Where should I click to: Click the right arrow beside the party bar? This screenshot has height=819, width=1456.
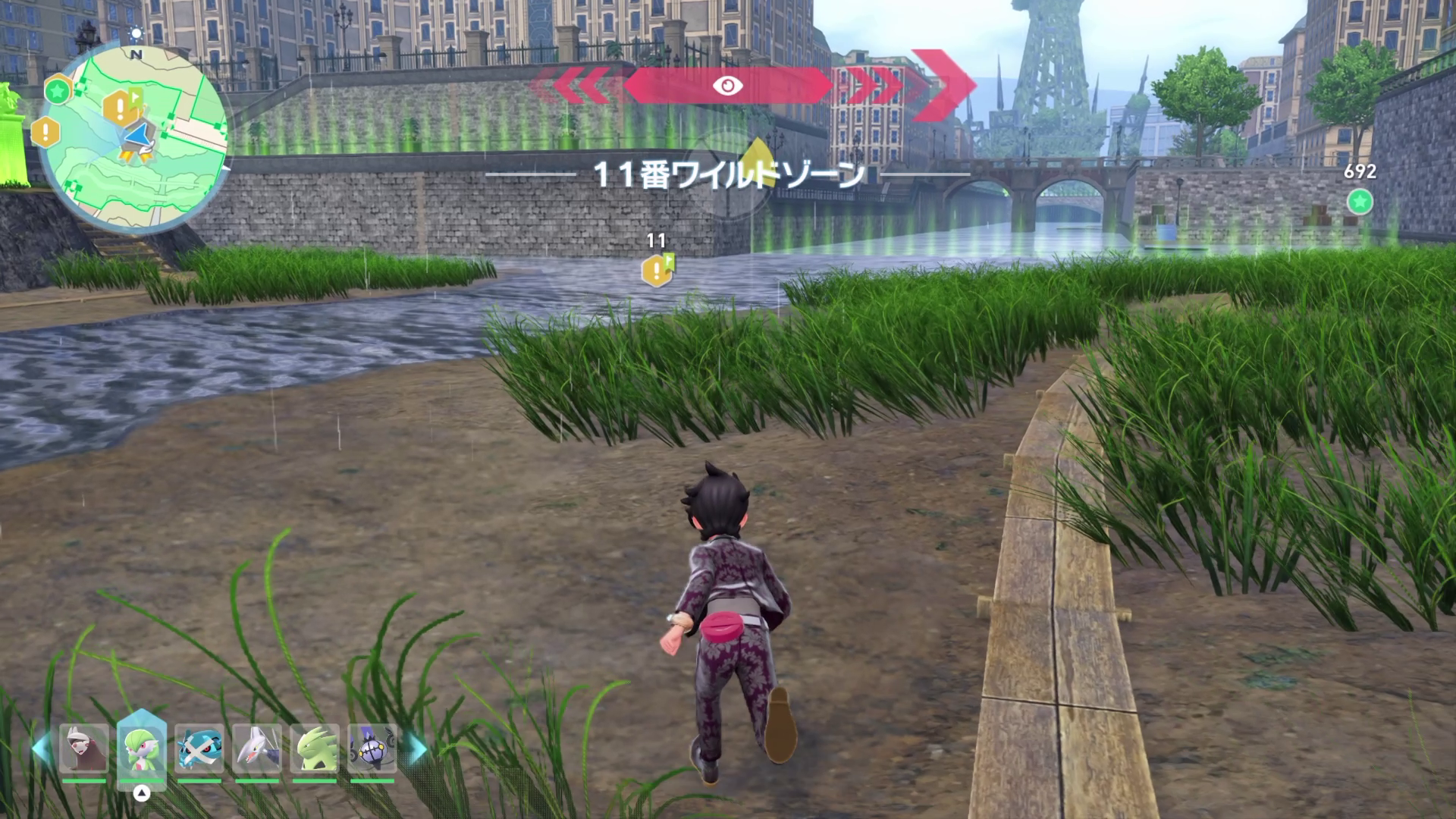click(x=416, y=748)
